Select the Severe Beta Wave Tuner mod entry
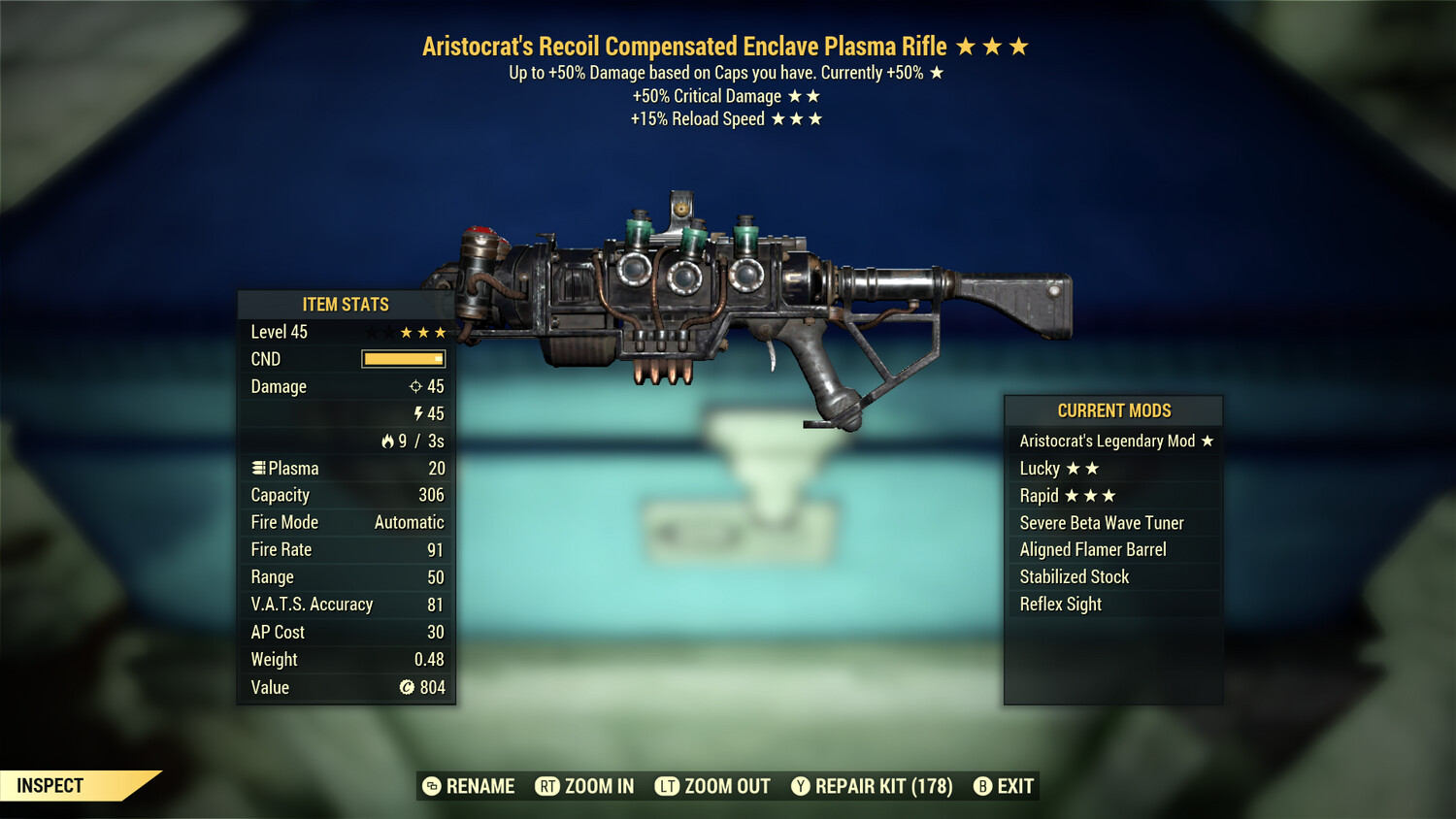 [x=1102, y=522]
